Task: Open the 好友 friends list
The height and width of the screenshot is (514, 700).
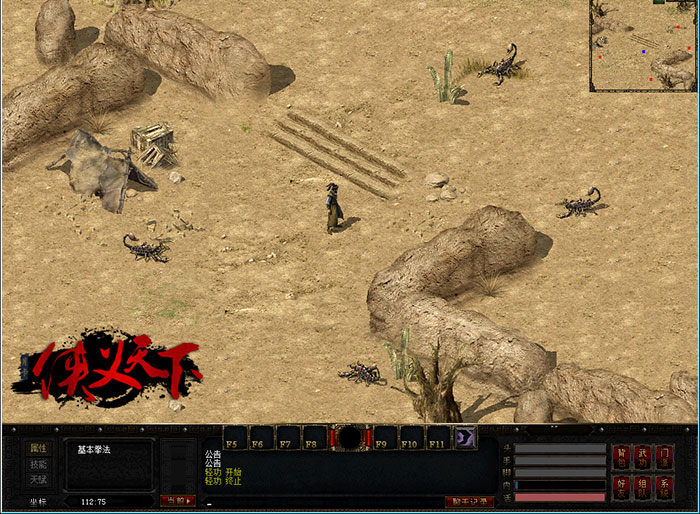Action: coord(622,487)
